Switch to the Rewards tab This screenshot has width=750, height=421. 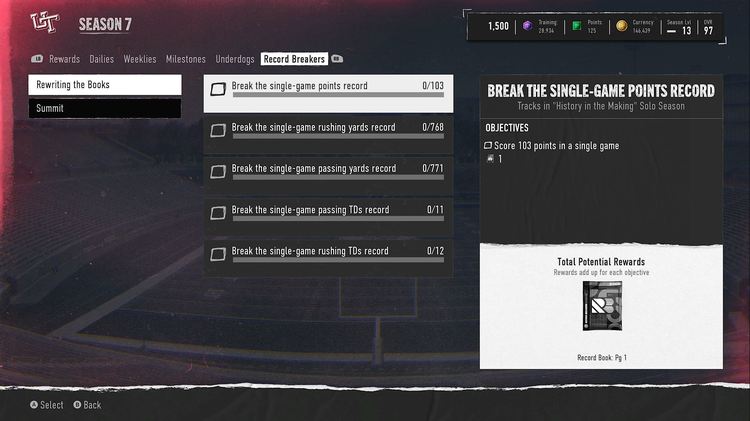coord(64,59)
